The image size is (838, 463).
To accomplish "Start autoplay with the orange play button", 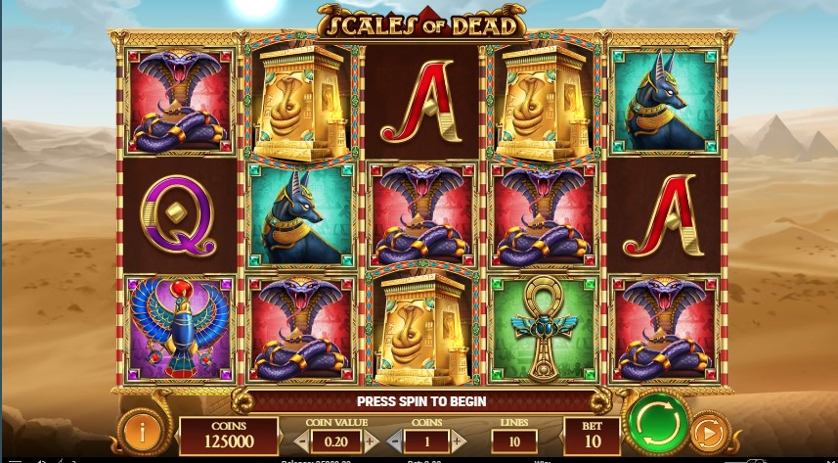I will point(709,434).
